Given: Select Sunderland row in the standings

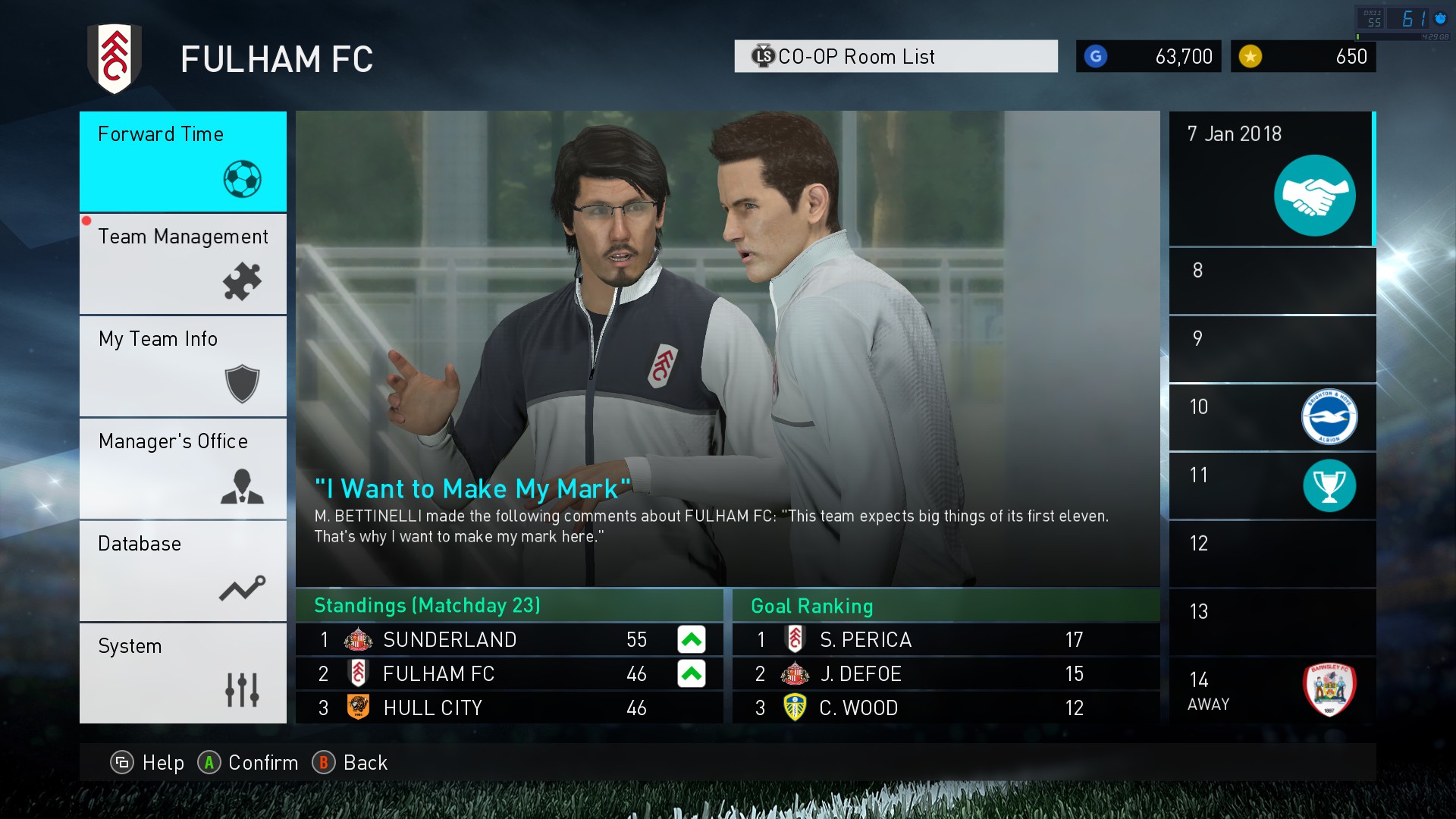Looking at the screenshot, I should pyautogui.click(x=509, y=640).
